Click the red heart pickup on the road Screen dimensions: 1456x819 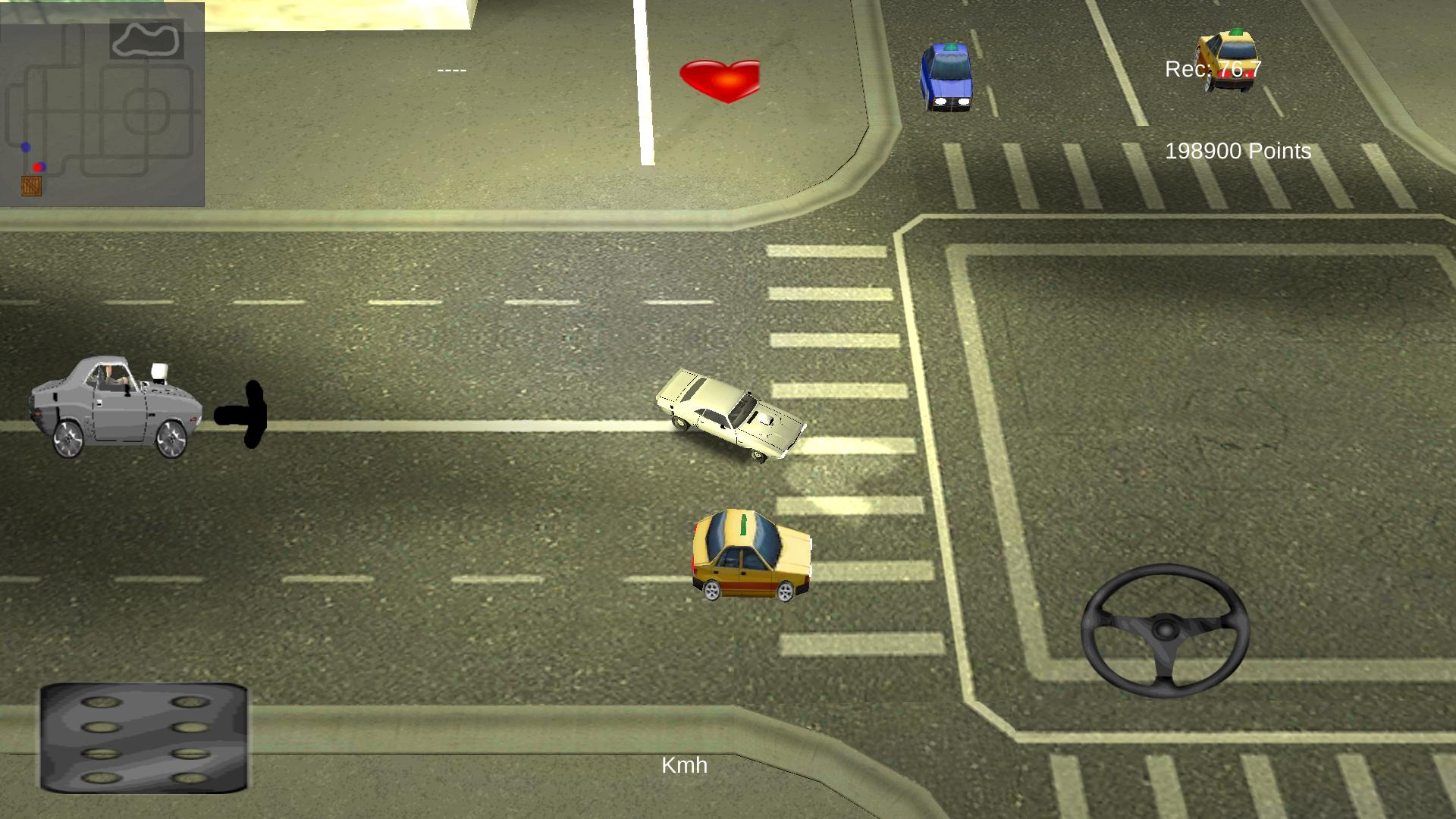(719, 78)
